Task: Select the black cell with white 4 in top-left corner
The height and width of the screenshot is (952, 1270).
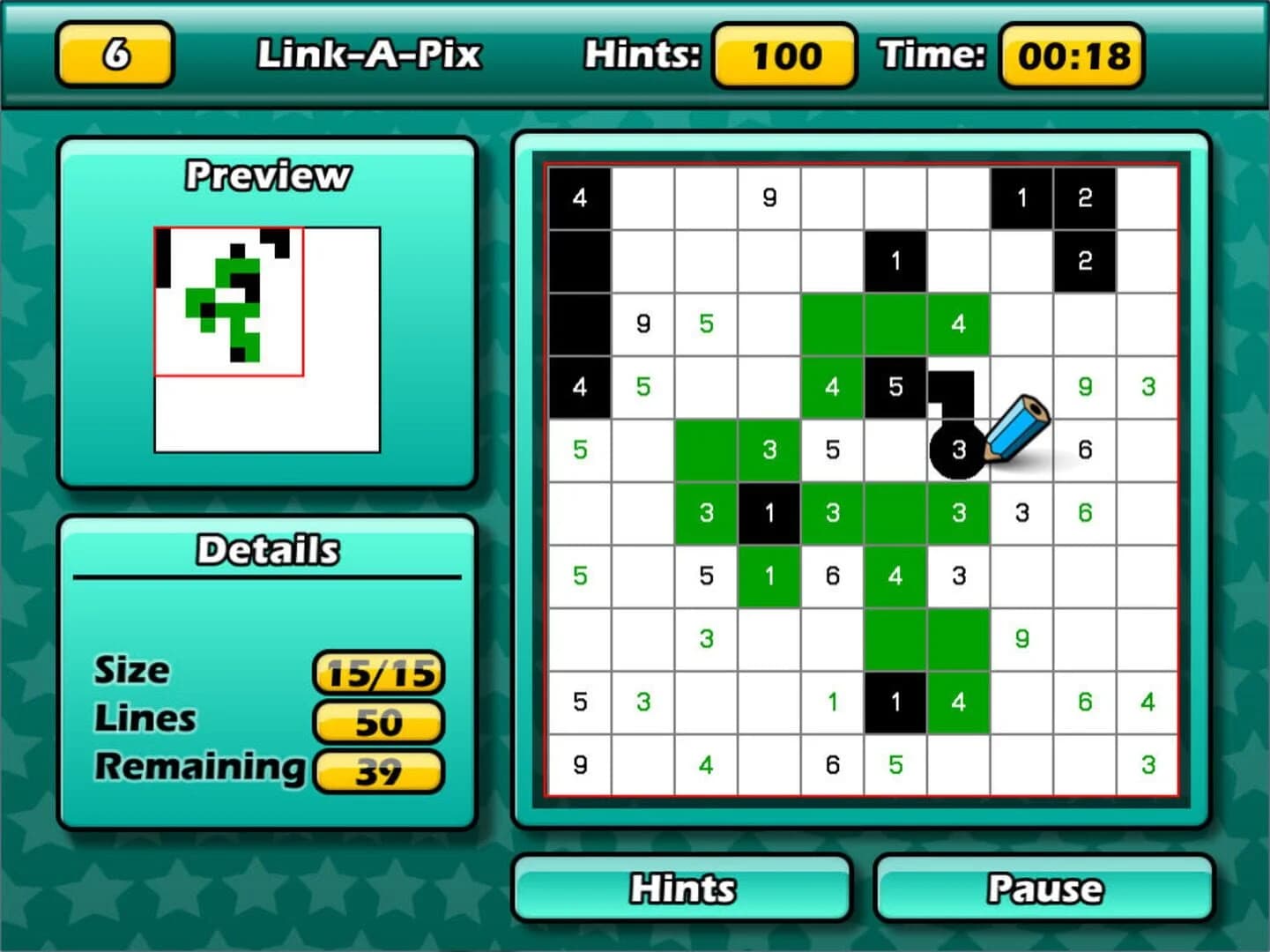Action: pyautogui.click(x=579, y=197)
